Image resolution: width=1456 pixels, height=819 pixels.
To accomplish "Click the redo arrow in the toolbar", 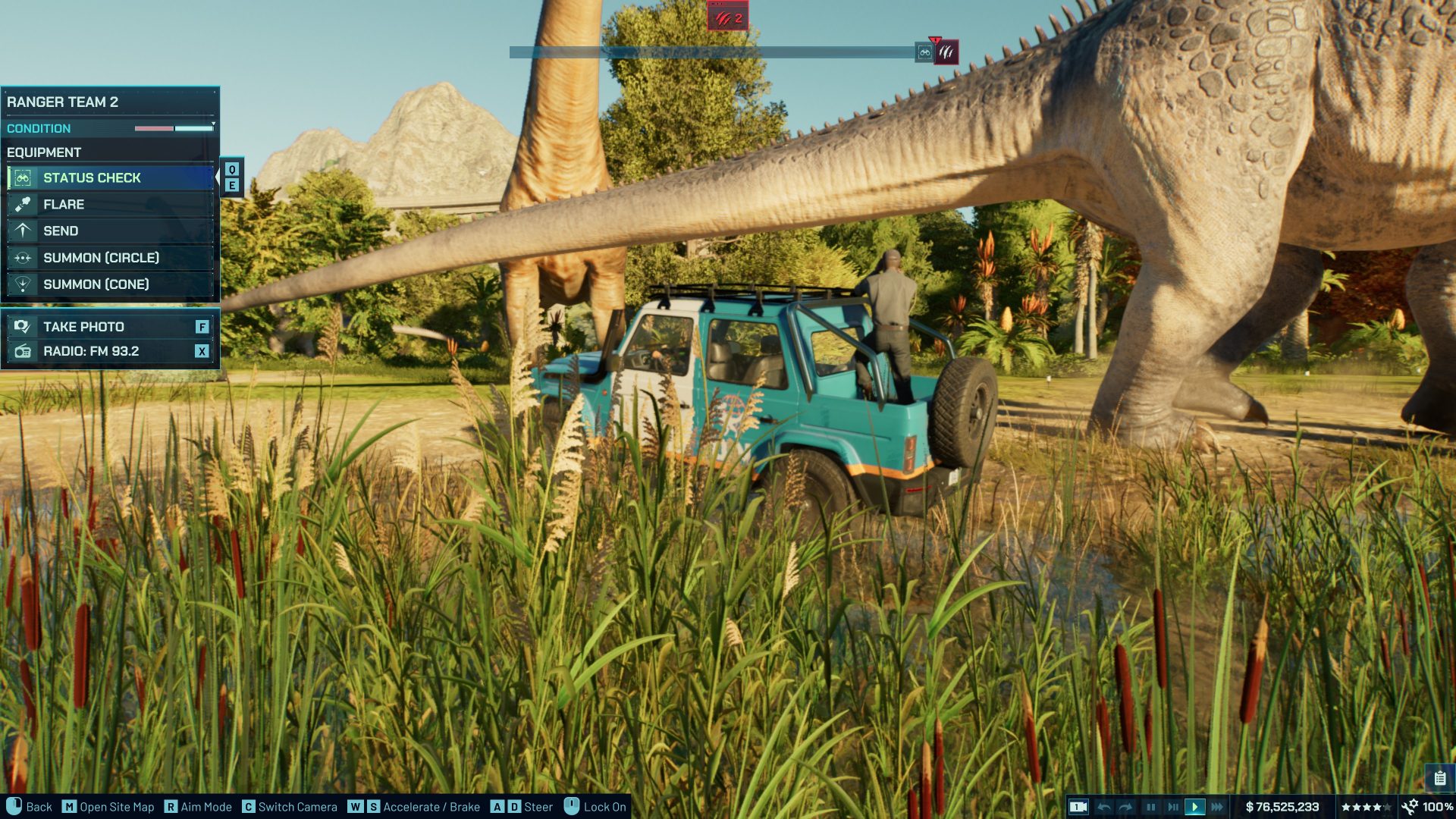I will click(x=1125, y=806).
